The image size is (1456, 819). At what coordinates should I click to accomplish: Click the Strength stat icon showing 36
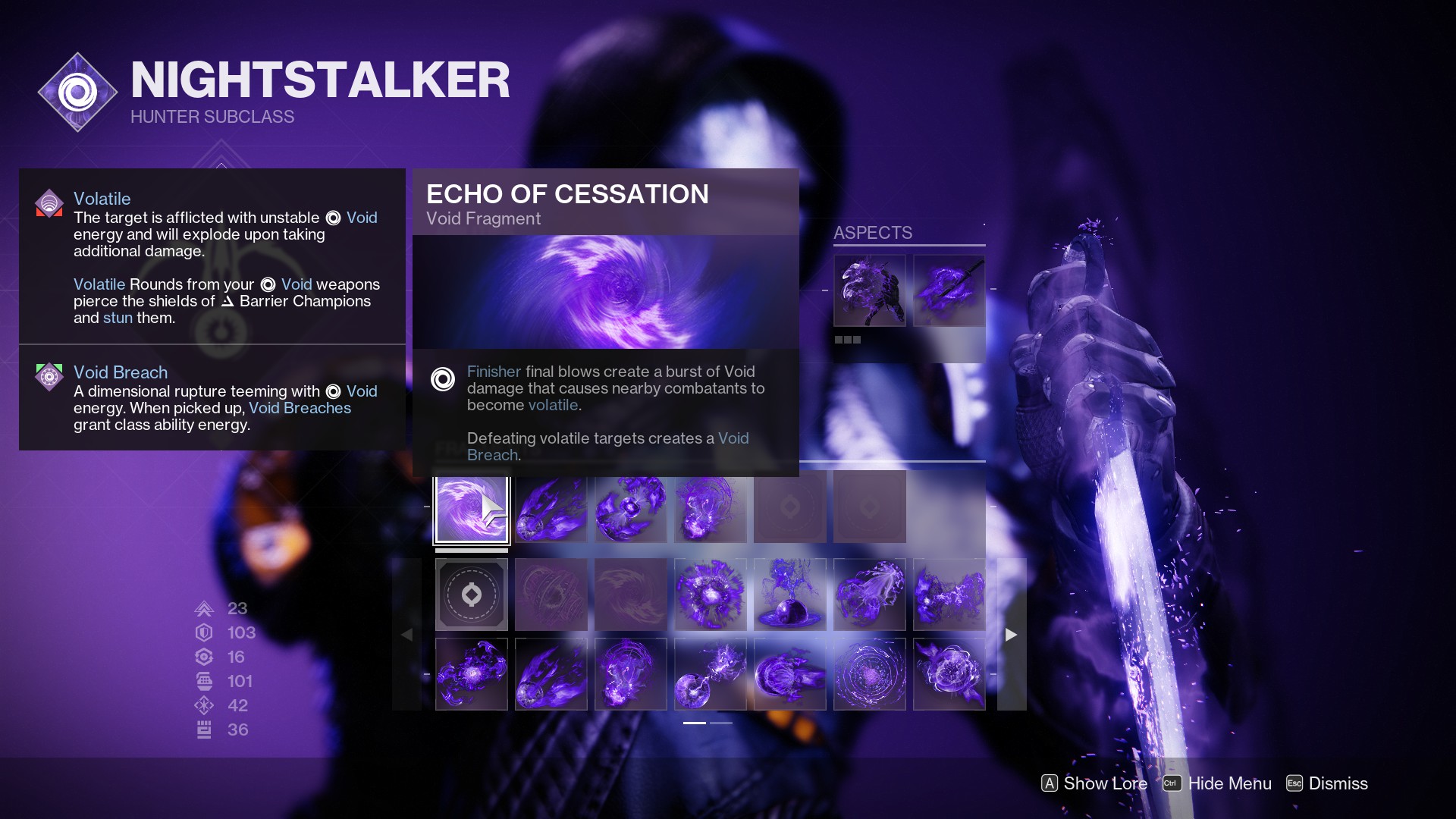[x=203, y=730]
